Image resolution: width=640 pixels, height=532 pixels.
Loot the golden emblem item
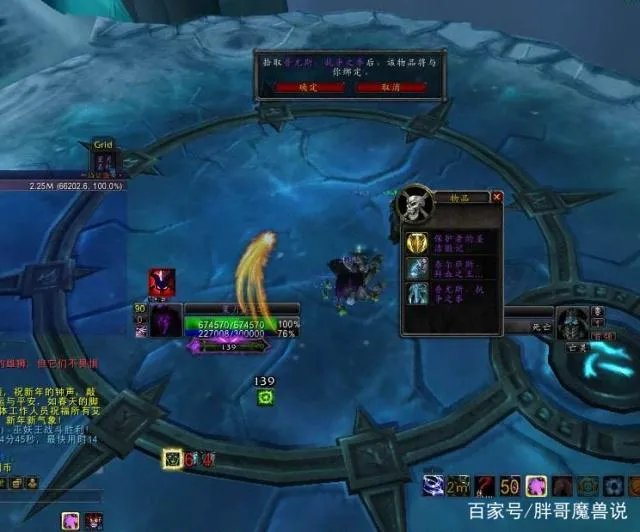pos(417,243)
